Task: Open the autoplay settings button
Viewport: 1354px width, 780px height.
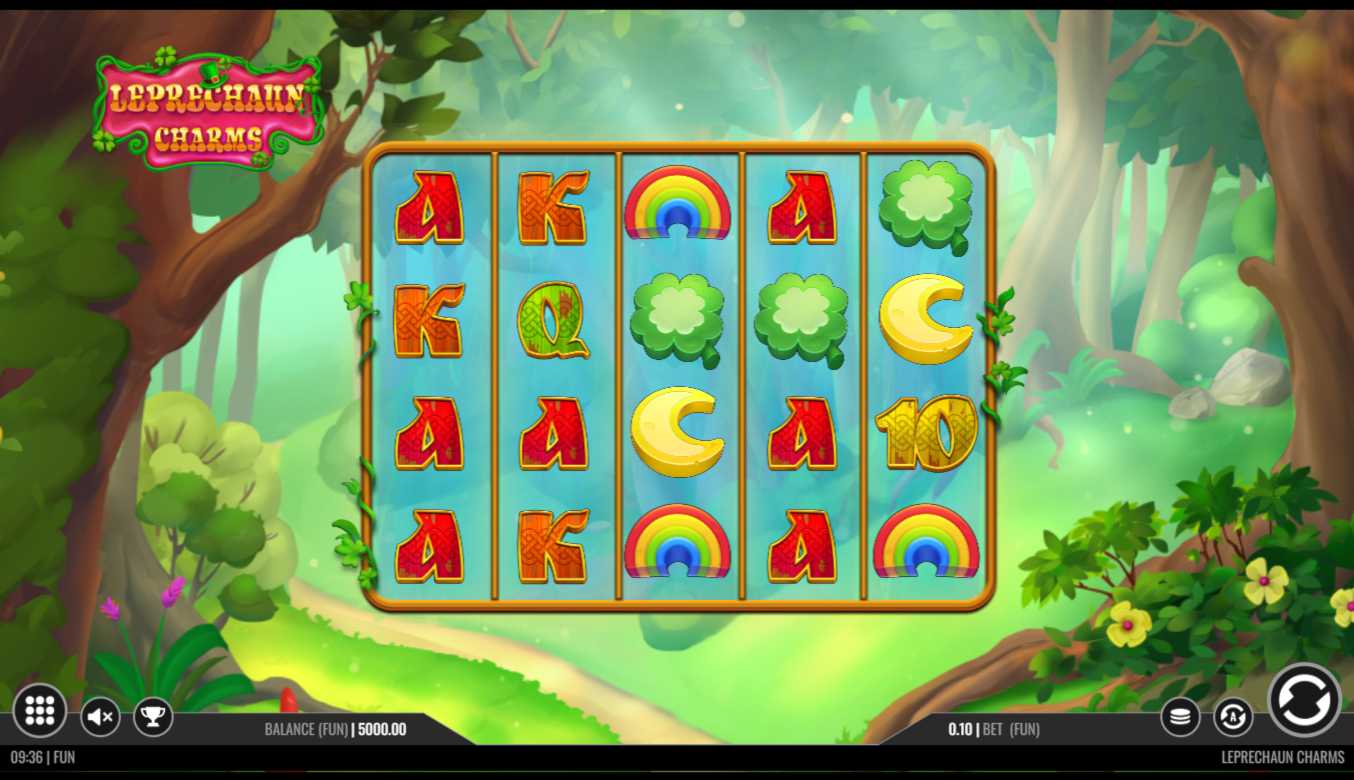Action: point(1233,716)
